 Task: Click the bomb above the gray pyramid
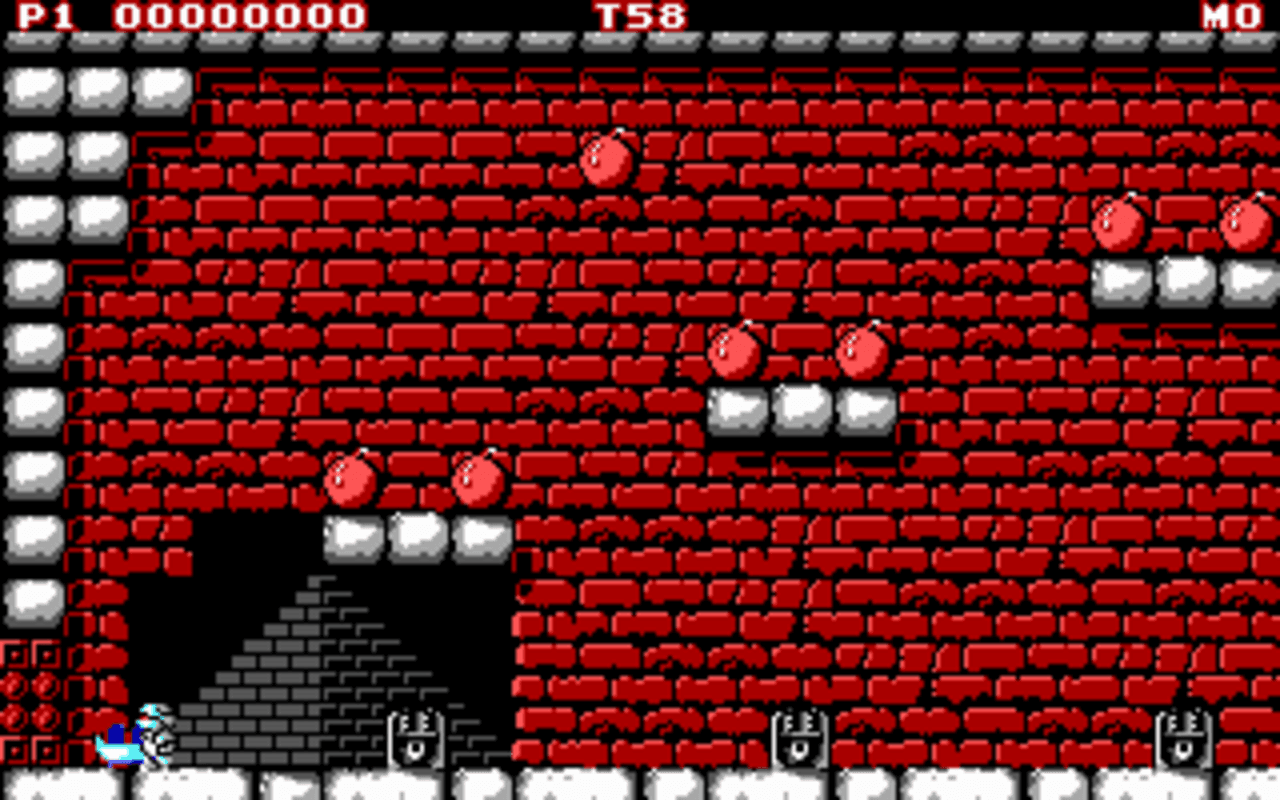(350, 480)
